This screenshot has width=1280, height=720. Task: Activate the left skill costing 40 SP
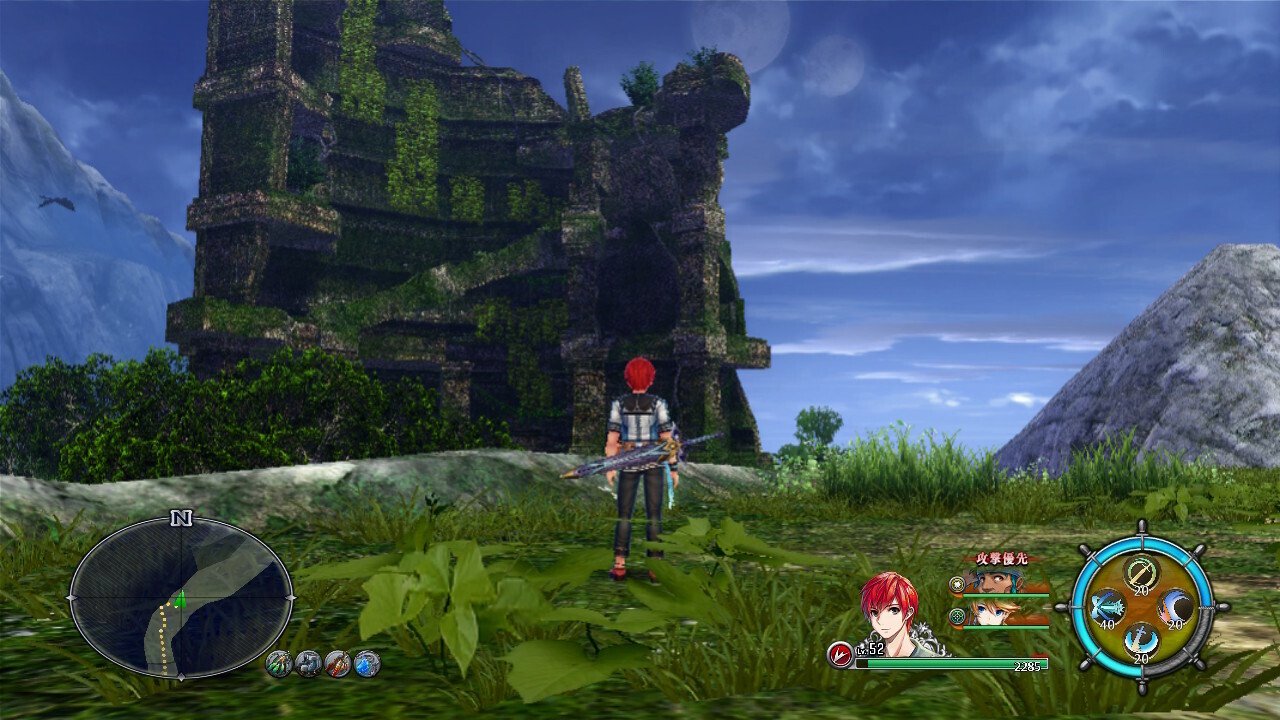tap(1106, 607)
